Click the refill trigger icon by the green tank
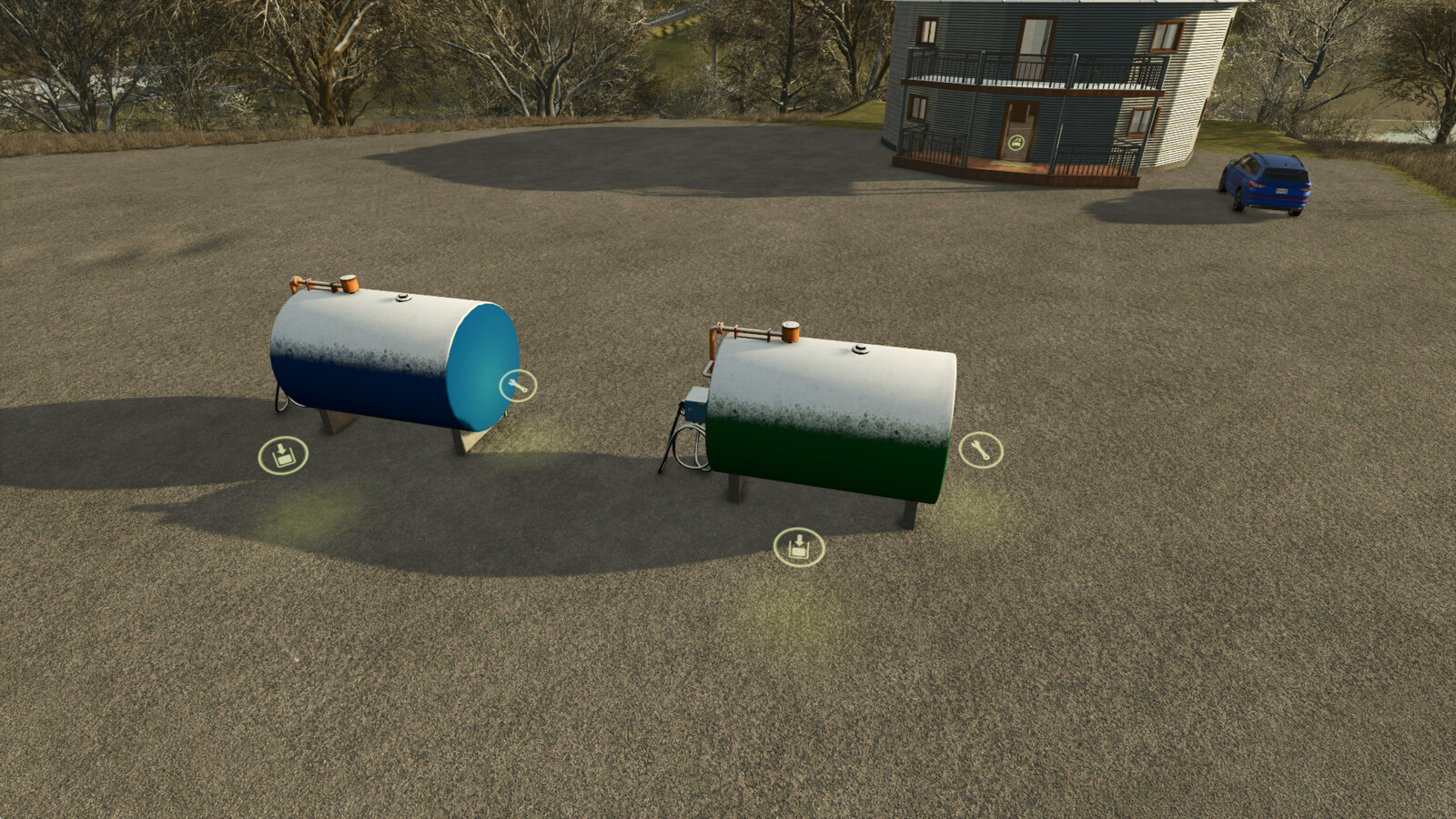The height and width of the screenshot is (819, 1456). point(799,547)
